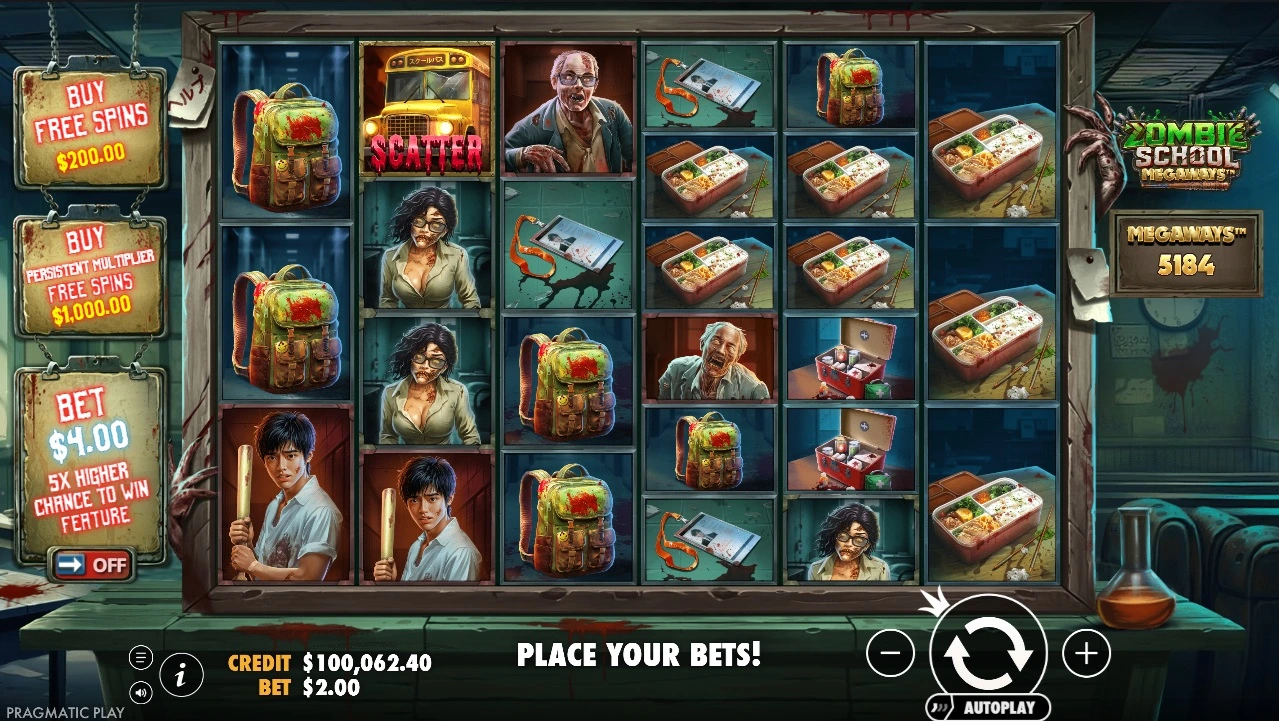Mute sound with speaker icon
The image size is (1279, 721).
141,691
